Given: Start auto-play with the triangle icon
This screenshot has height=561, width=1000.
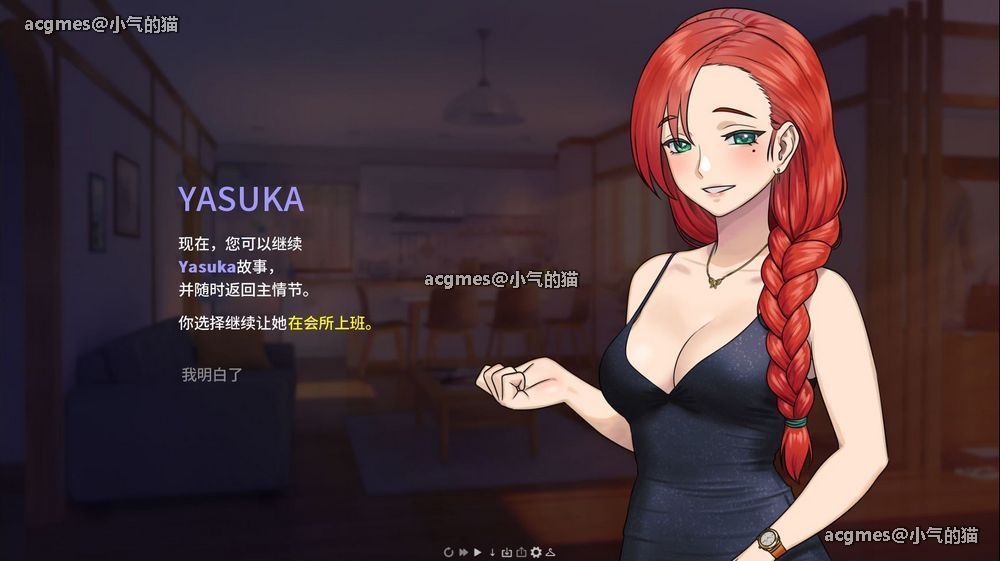Looking at the screenshot, I should (x=478, y=552).
